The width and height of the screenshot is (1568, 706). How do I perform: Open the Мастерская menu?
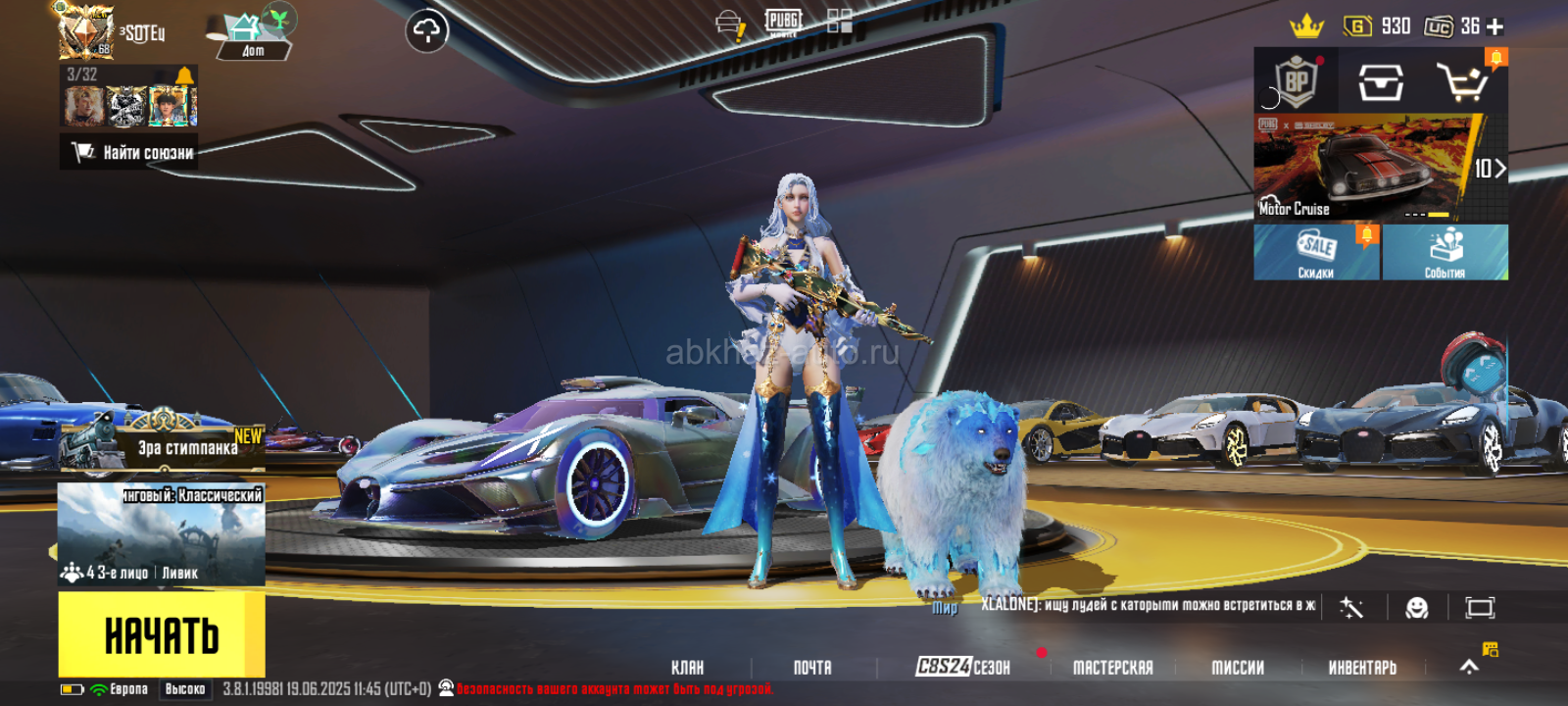click(x=1112, y=668)
